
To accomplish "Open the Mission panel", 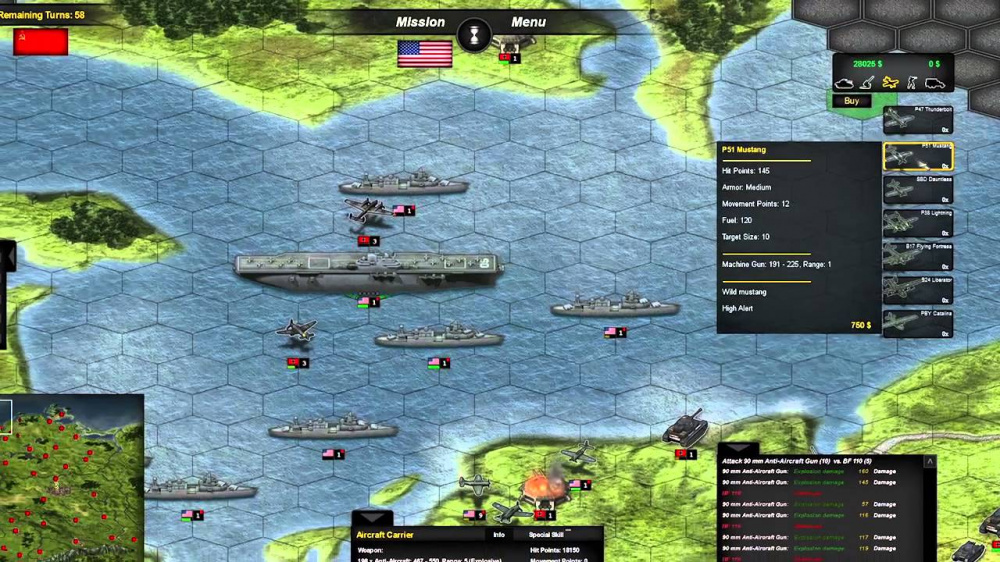I will pyautogui.click(x=420, y=22).
